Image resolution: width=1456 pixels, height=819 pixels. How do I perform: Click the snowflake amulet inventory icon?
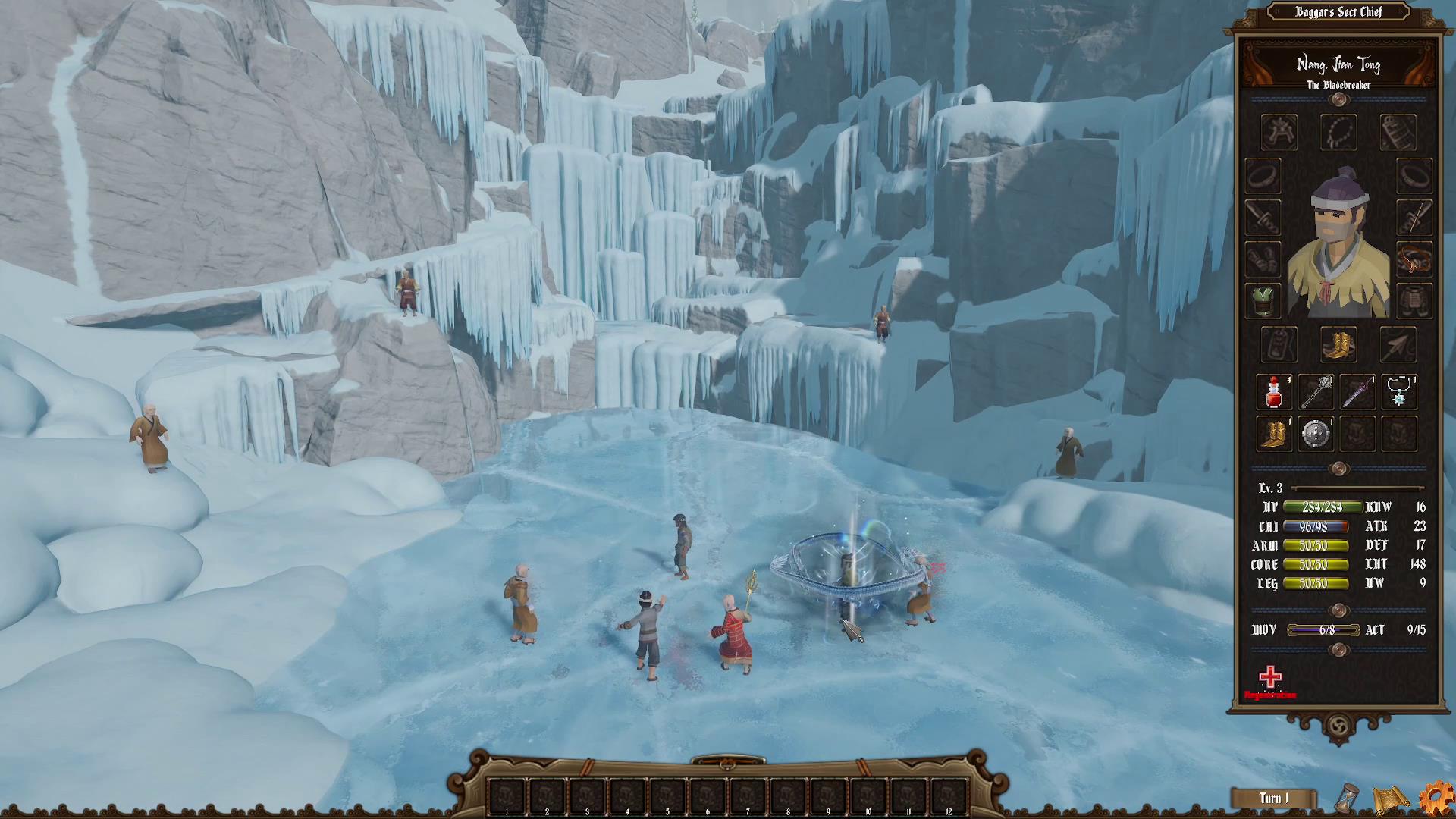(x=1399, y=392)
